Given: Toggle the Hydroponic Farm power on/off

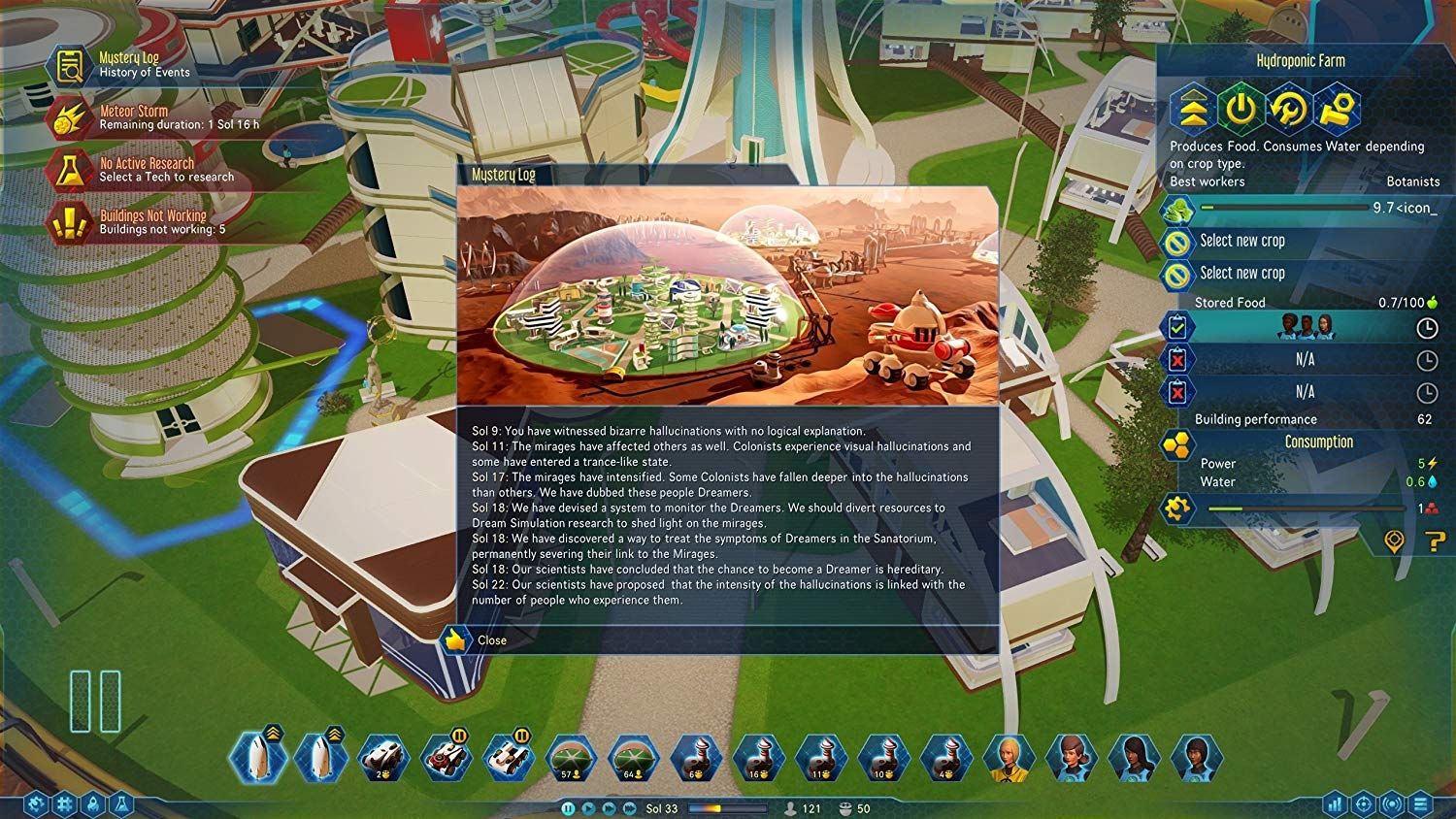Looking at the screenshot, I should [x=1241, y=111].
